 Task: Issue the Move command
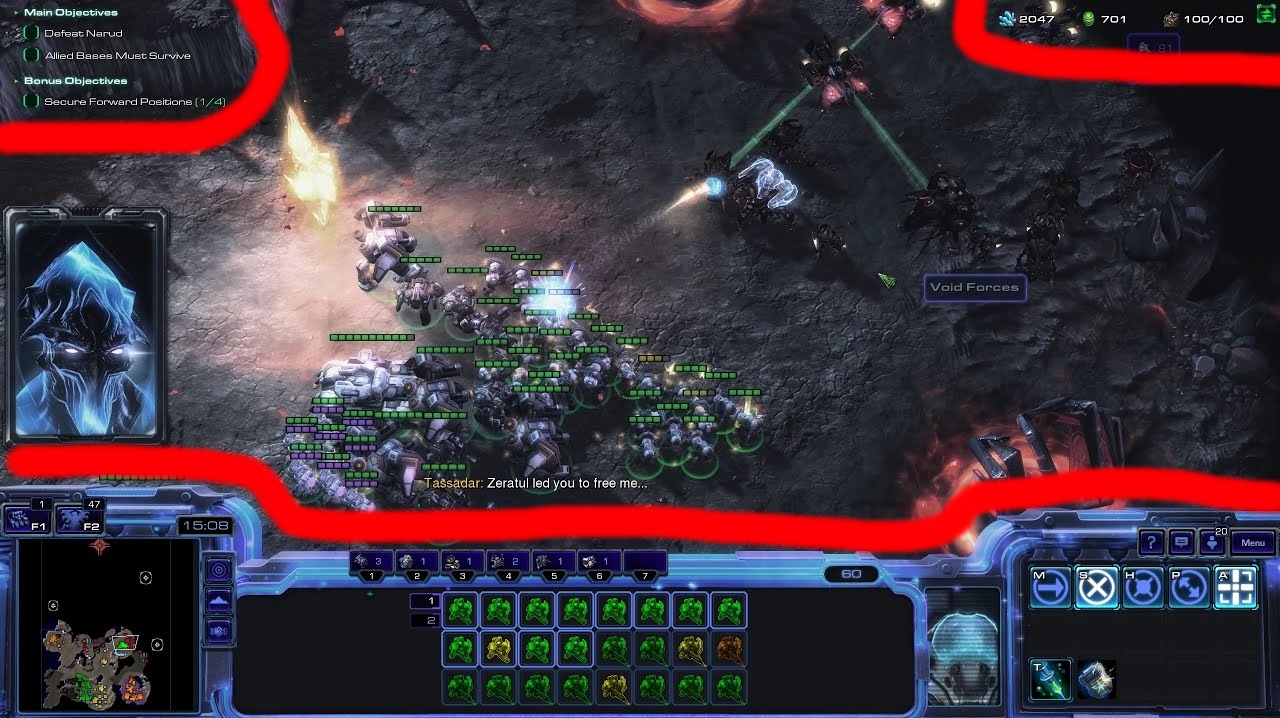tap(1050, 588)
